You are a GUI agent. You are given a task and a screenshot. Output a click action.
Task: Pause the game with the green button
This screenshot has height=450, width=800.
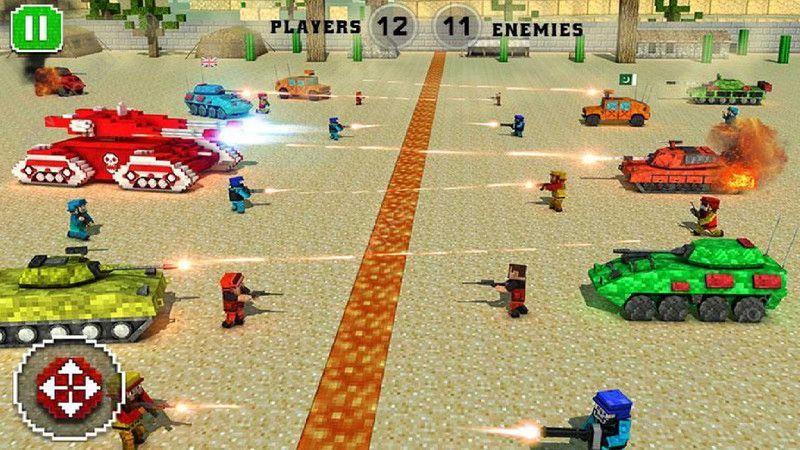pos(30,28)
